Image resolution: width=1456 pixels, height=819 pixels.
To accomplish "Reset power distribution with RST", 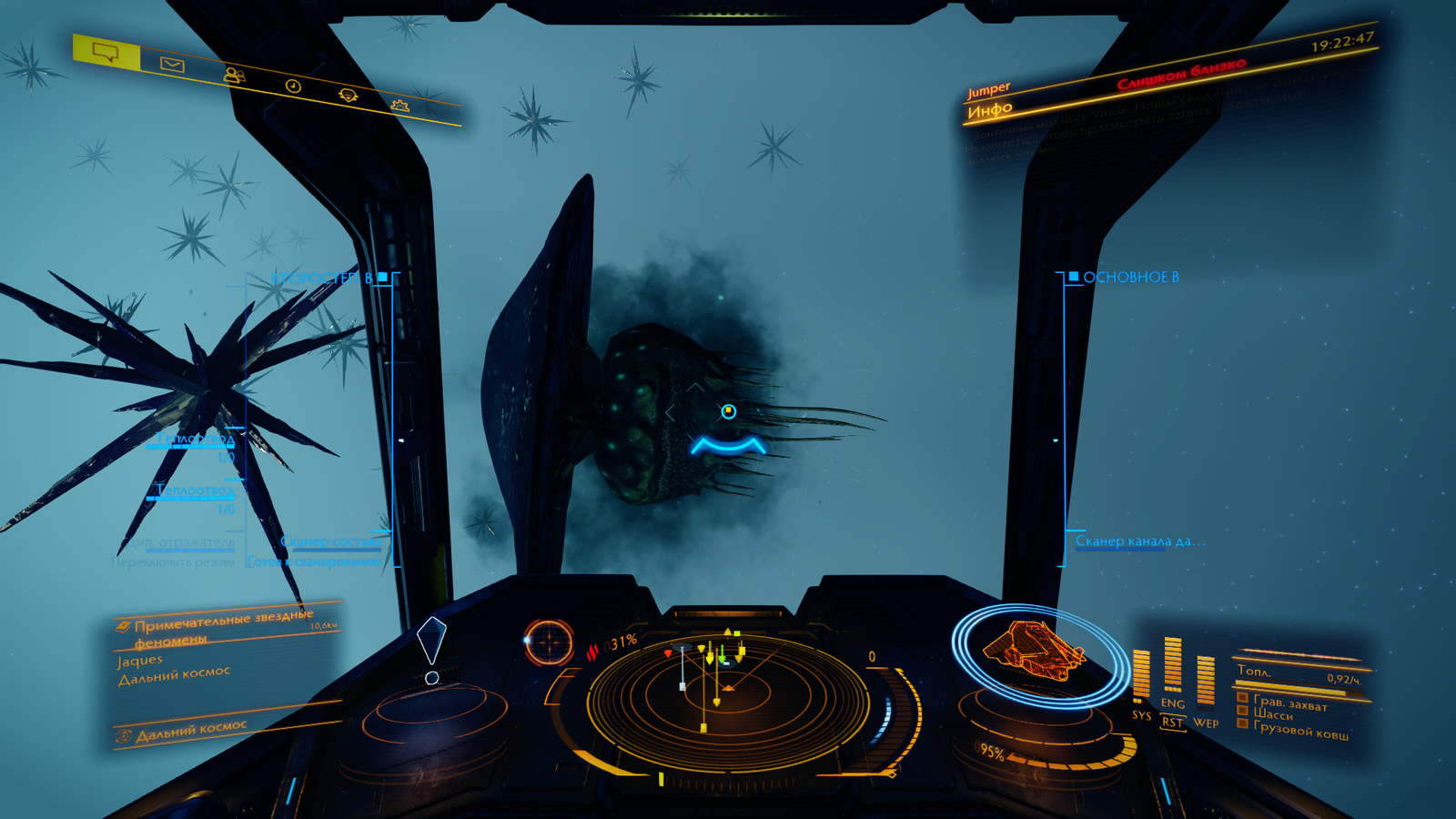I will click(x=1172, y=723).
